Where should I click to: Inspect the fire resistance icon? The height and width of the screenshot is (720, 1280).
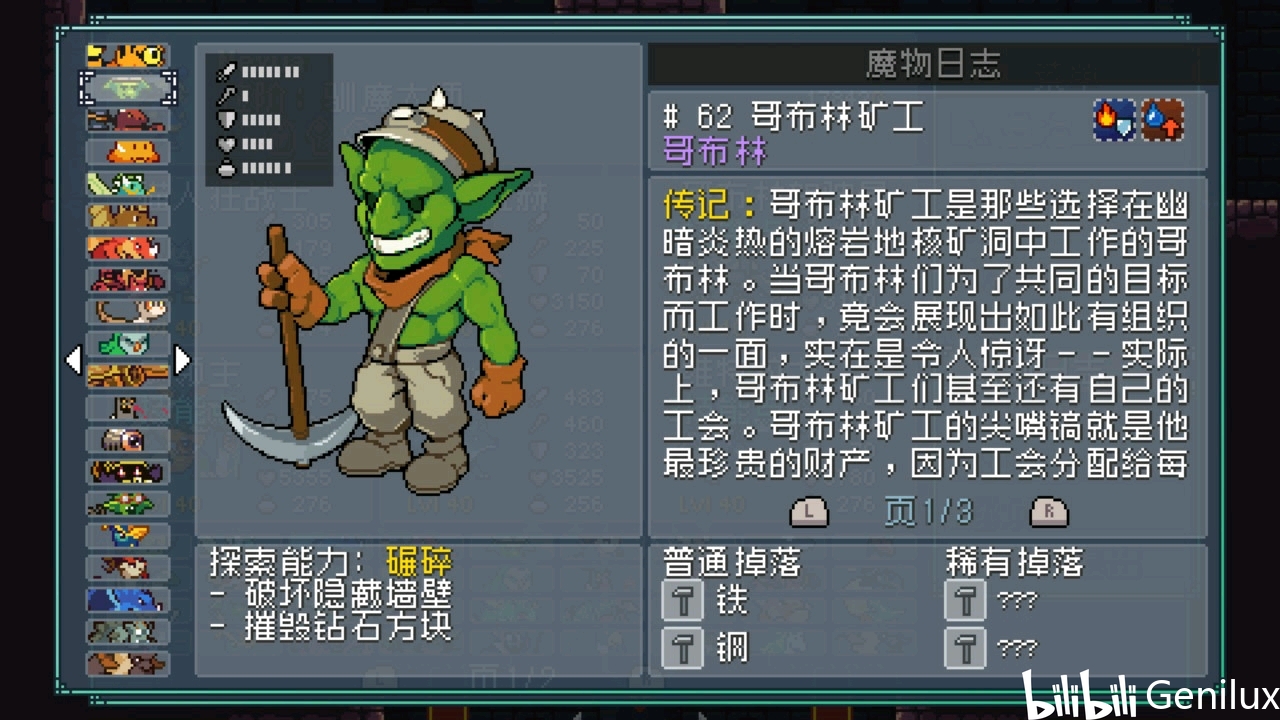point(1114,121)
